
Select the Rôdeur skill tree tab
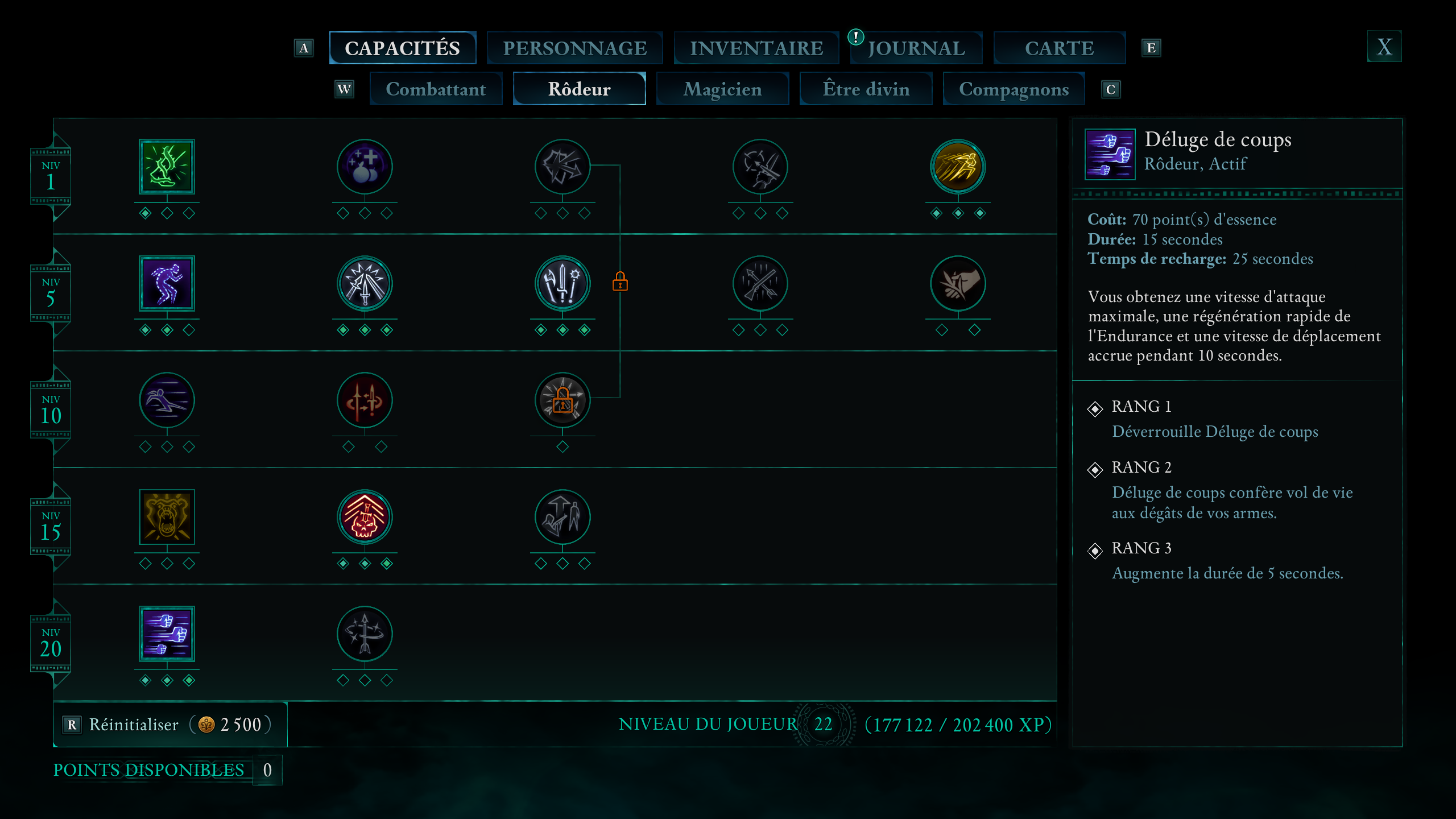(x=579, y=89)
